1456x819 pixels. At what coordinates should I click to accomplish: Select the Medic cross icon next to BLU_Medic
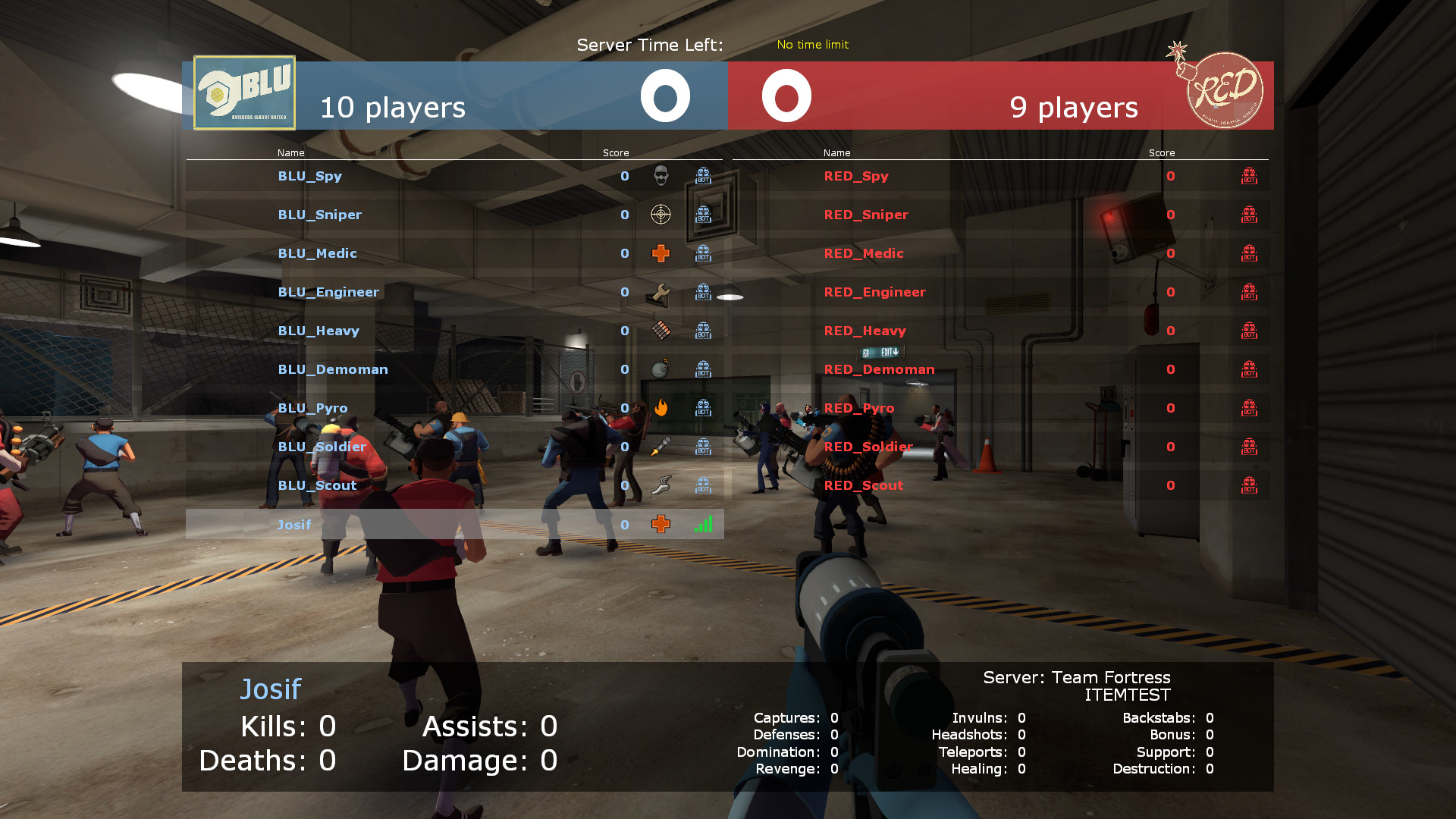pyautogui.click(x=661, y=253)
